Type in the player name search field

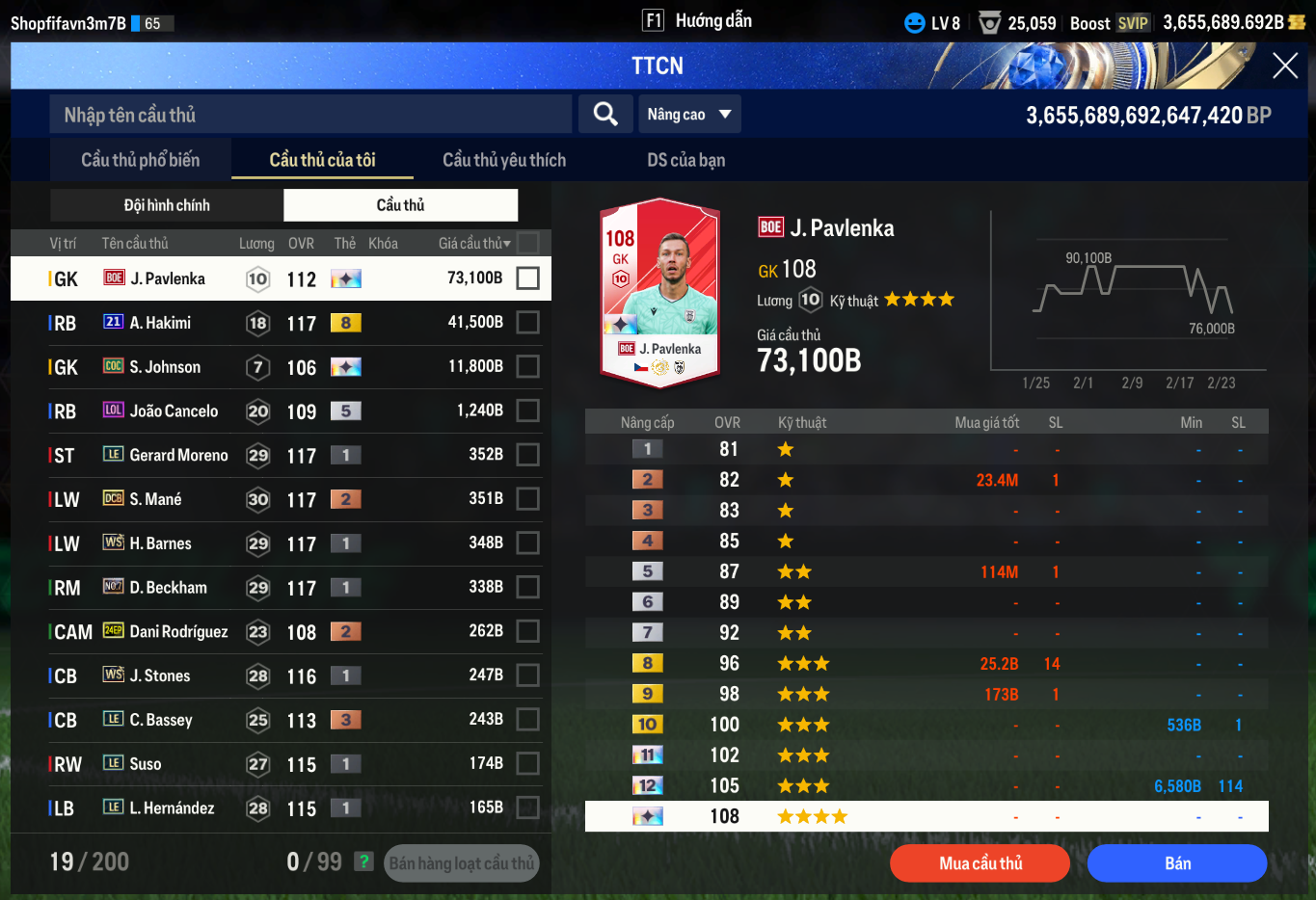pyautogui.click(x=310, y=115)
